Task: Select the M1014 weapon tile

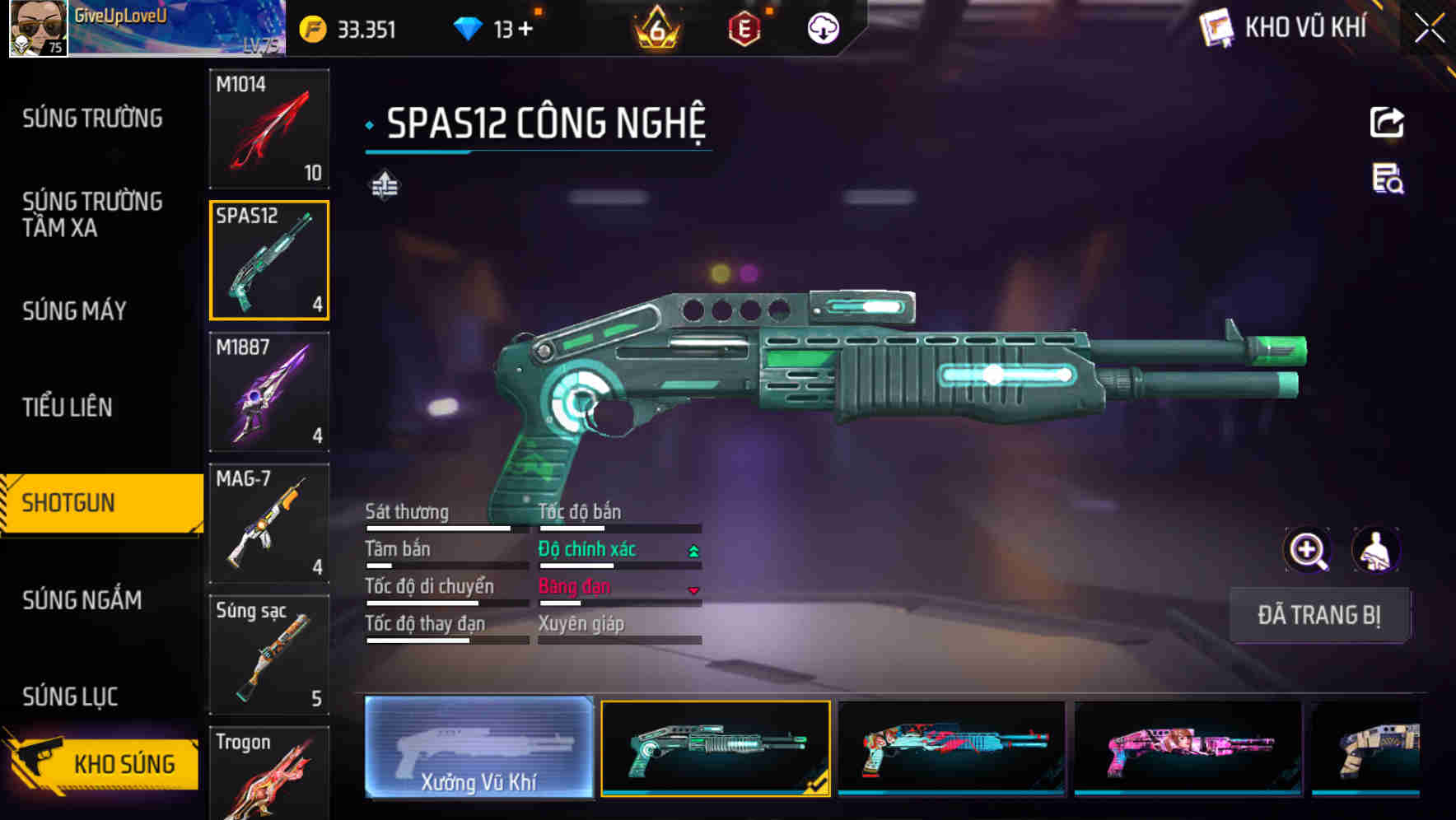Action: 269,128
